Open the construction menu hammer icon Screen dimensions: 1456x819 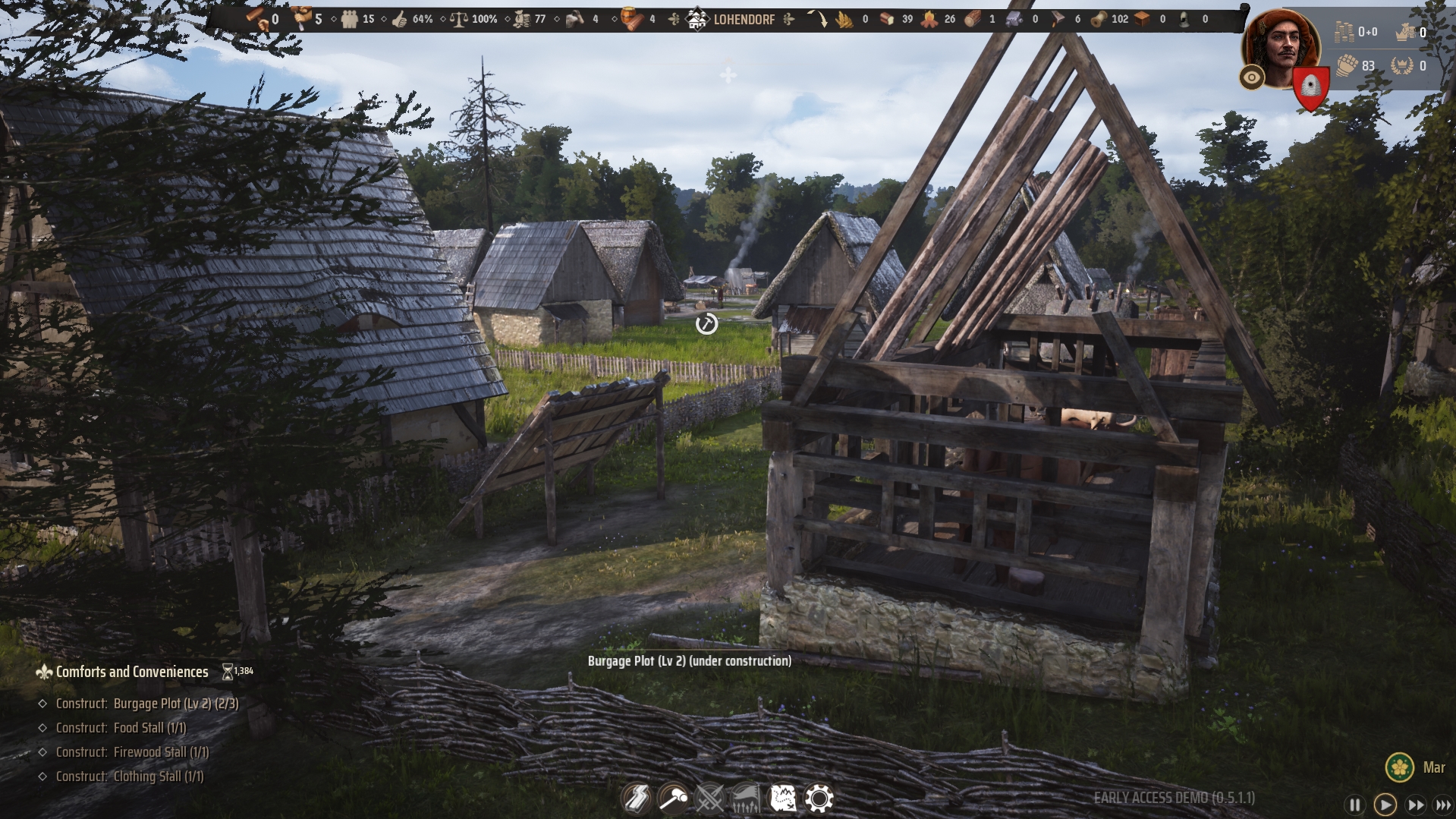pos(674,799)
